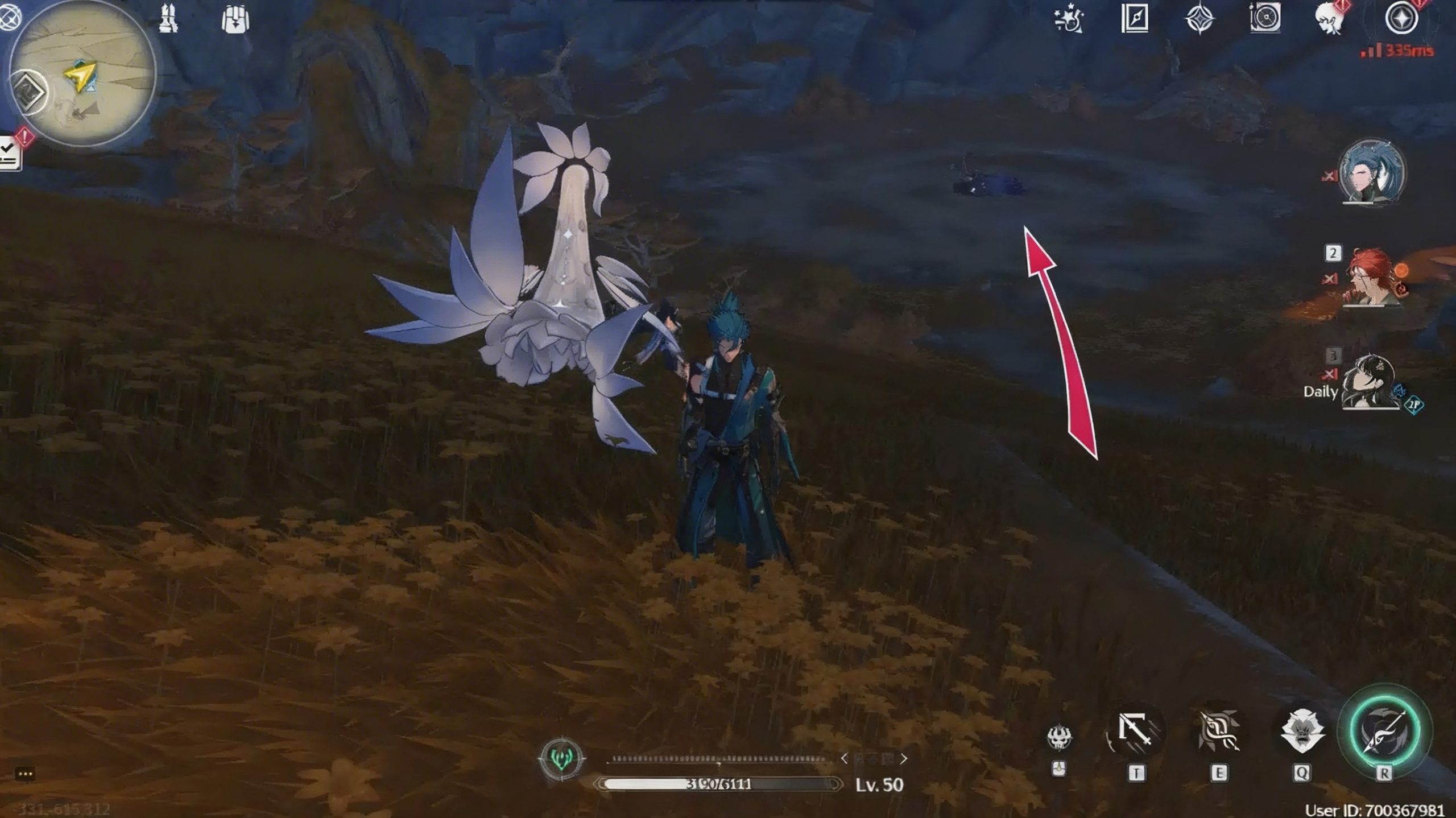Open the record-player disc icon

[x=1265, y=18]
